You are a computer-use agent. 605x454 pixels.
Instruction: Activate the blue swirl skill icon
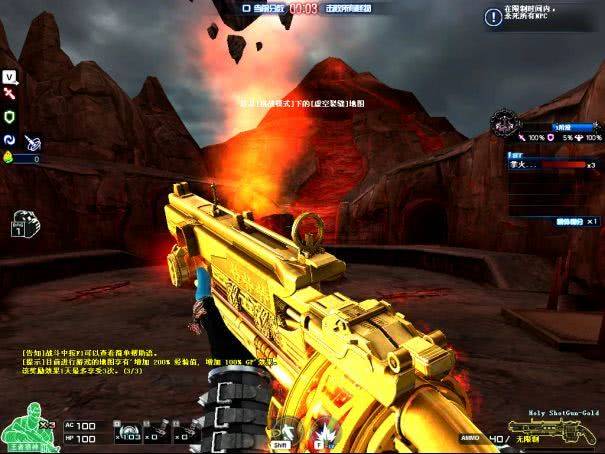click(x=10, y=141)
